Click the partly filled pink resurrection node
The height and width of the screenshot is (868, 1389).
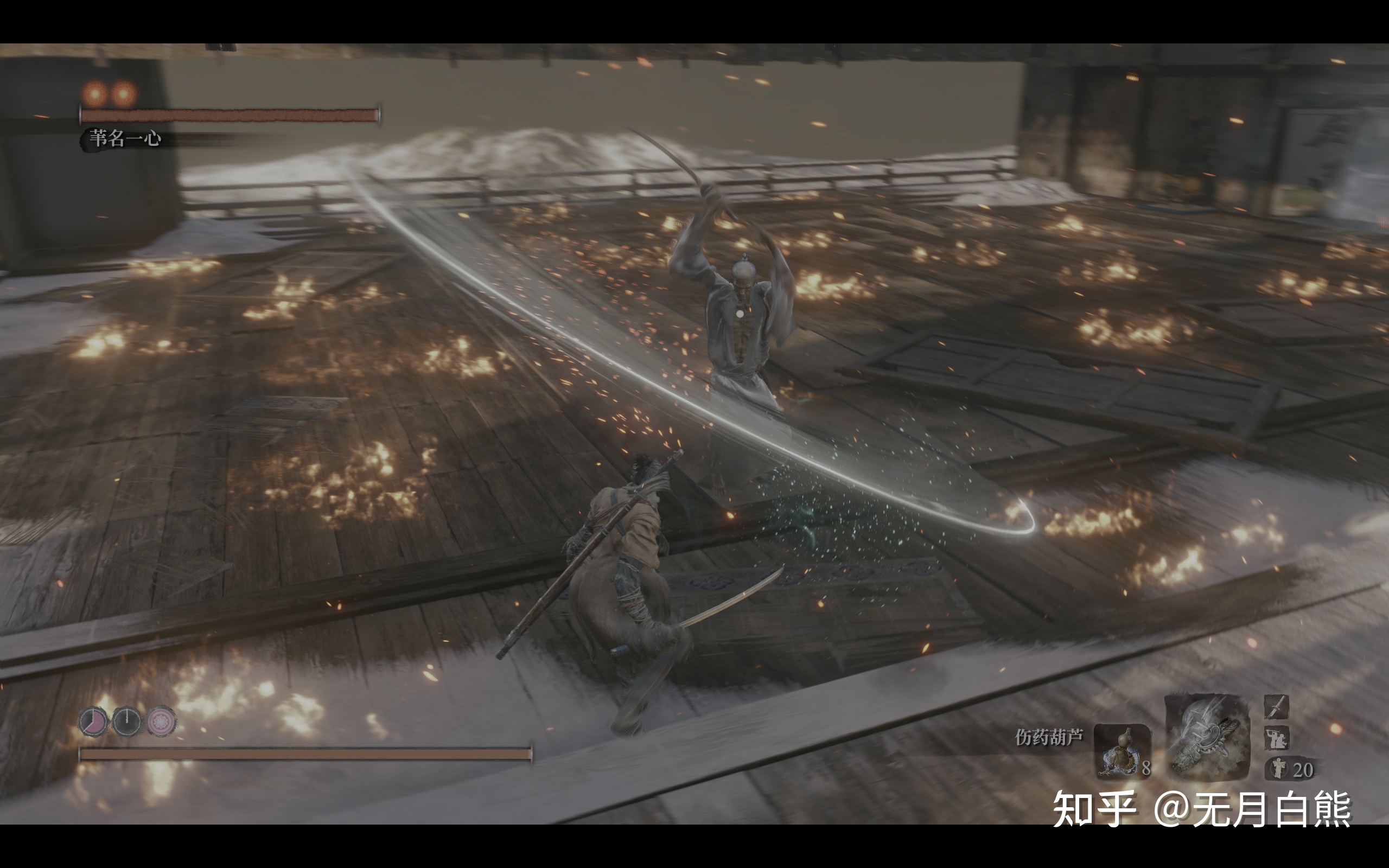[93, 720]
